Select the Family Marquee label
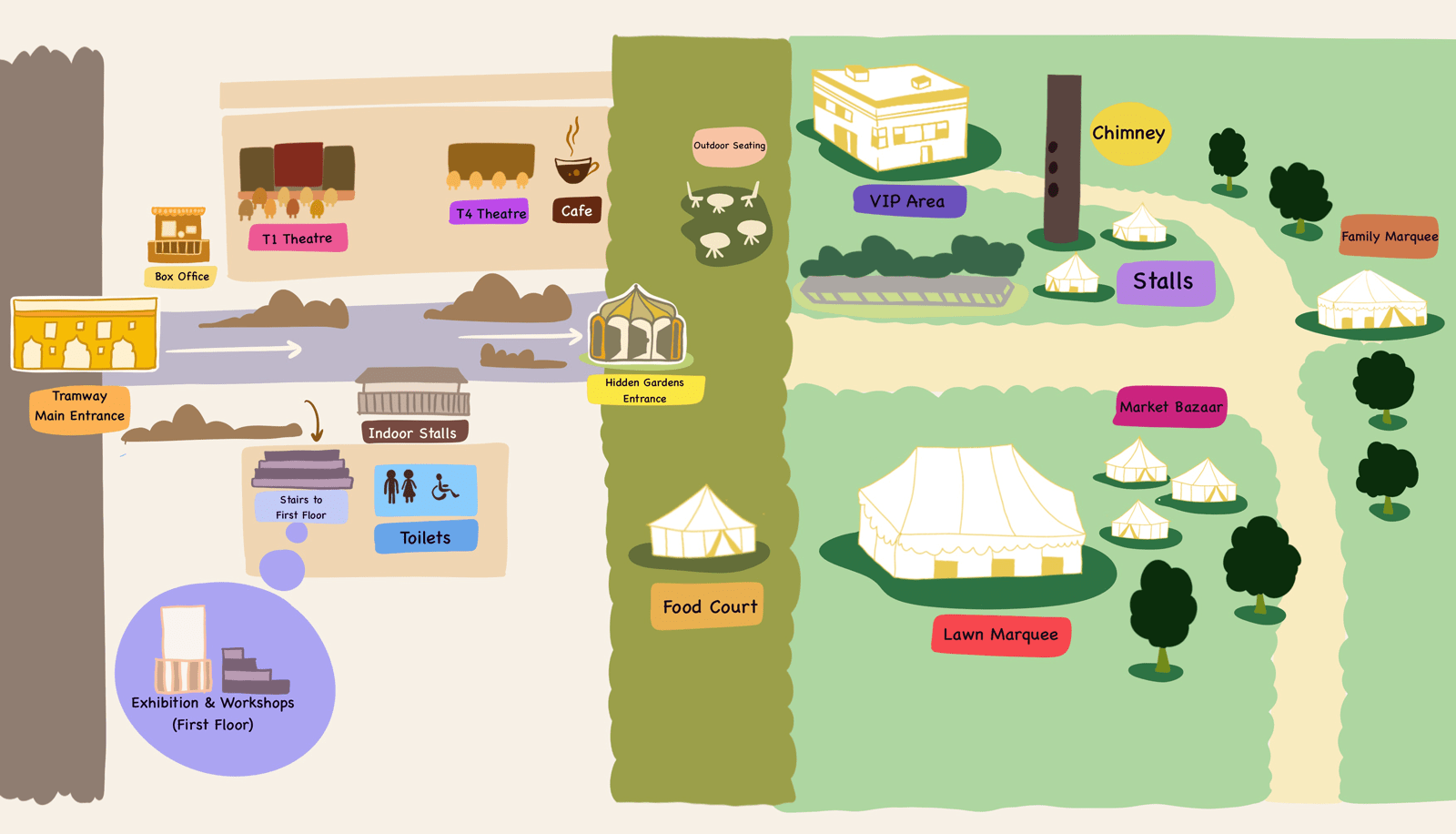The width and height of the screenshot is (1456, 834). tap(1389, 237)
